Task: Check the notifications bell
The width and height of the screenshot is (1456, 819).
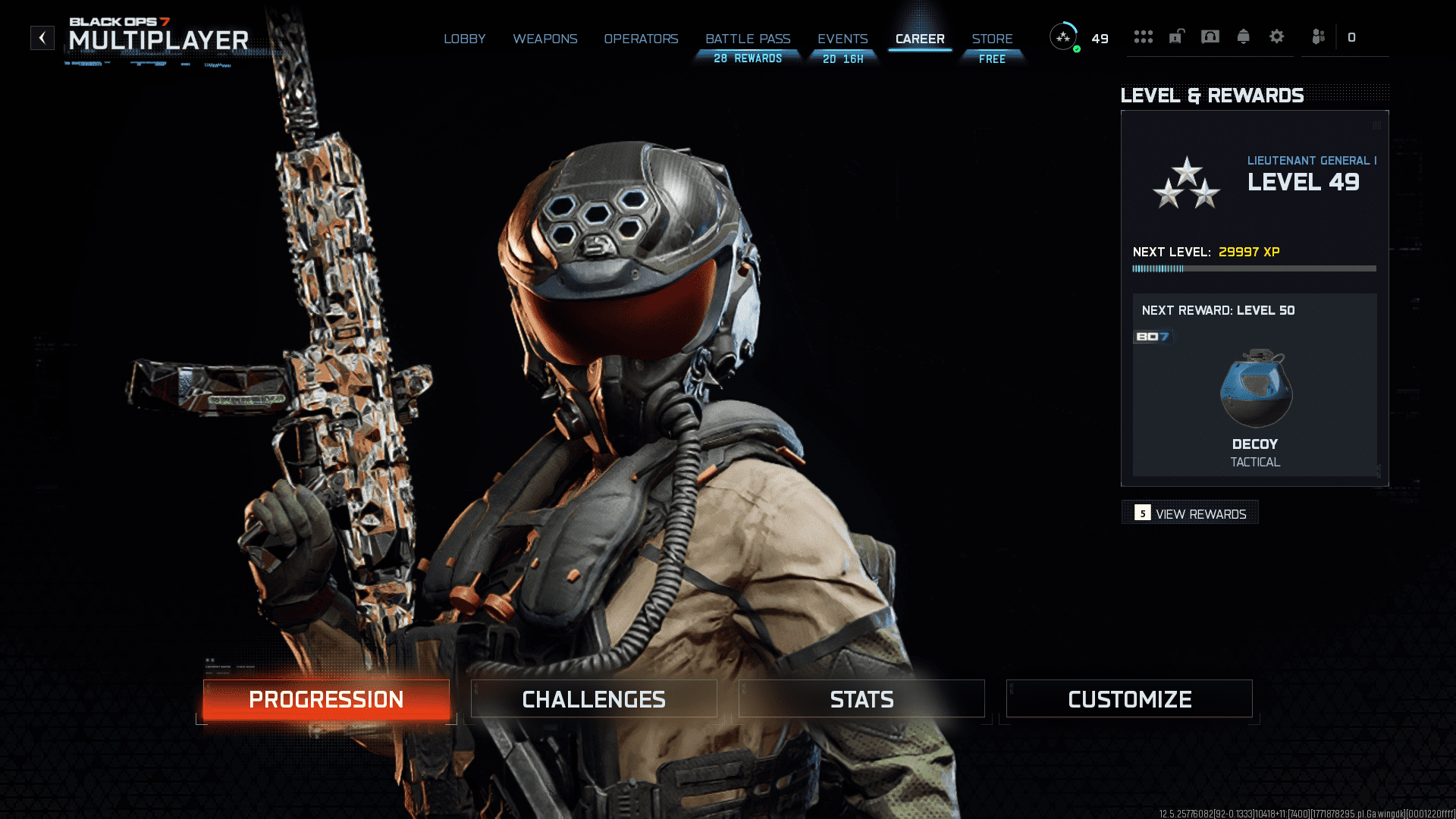Action: click(1244, 36)
